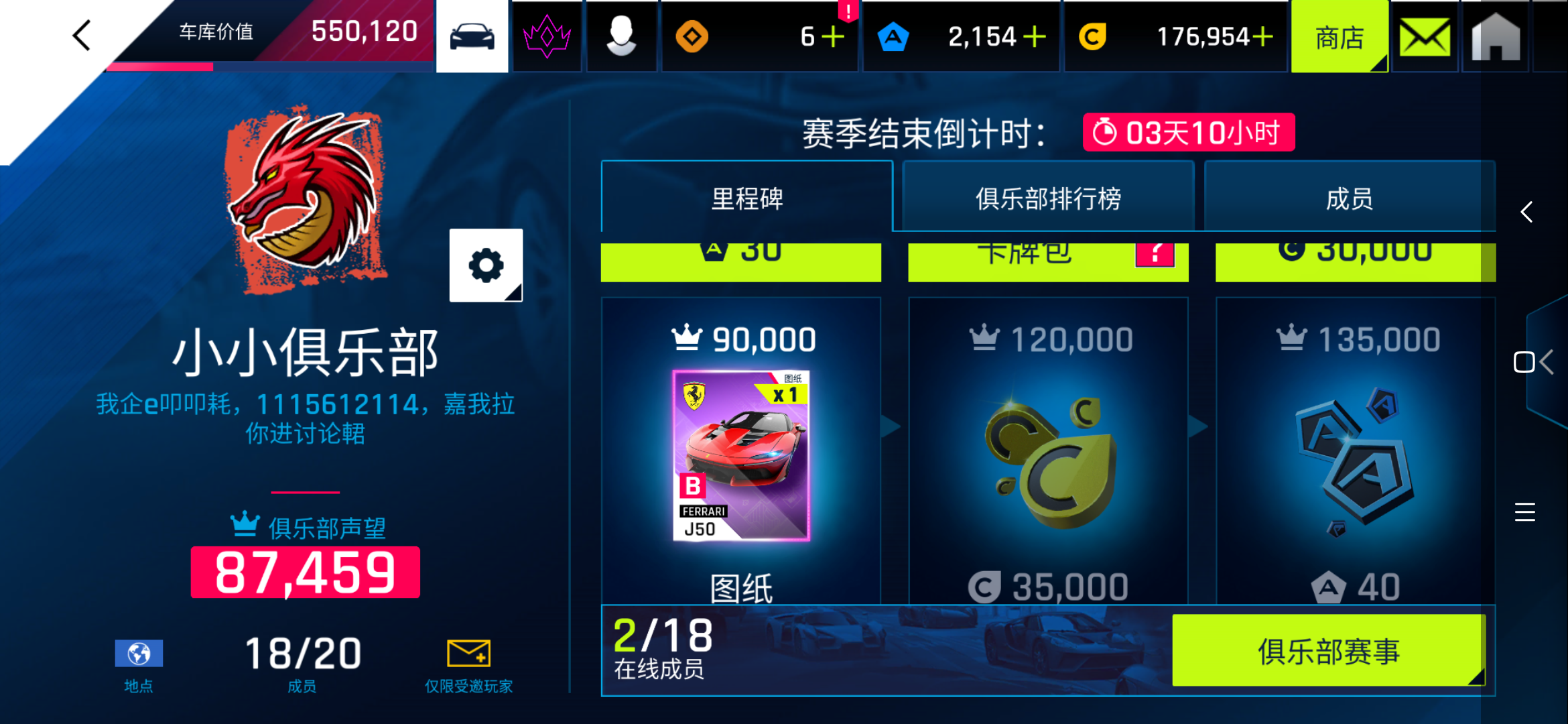Switch to the 俱乐部排行榜 tab
The height and width of the screenshot is (724, 1568).
[x=1047, y=198]
